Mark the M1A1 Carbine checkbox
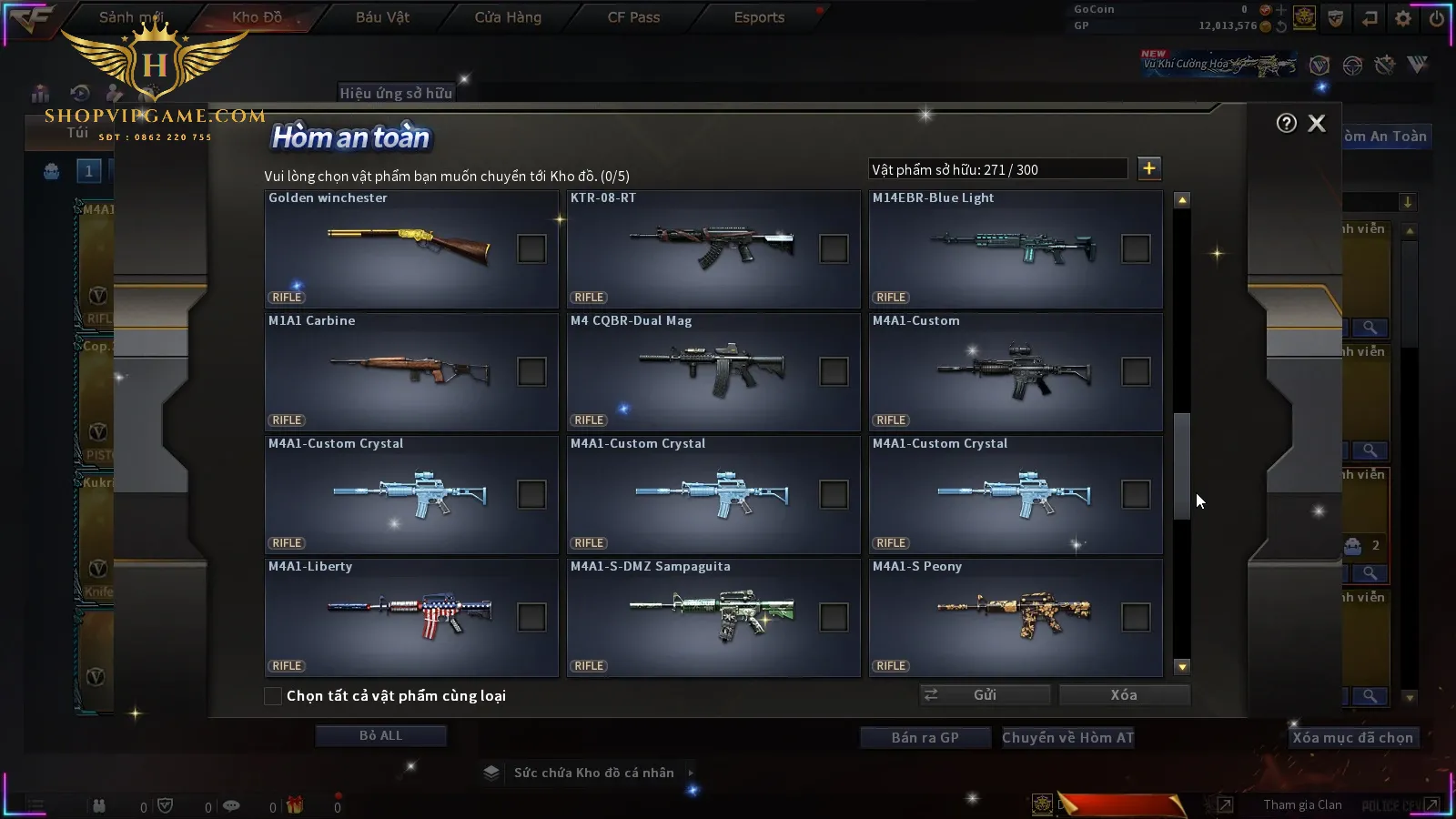1456x819 pixels. point(531,371)
